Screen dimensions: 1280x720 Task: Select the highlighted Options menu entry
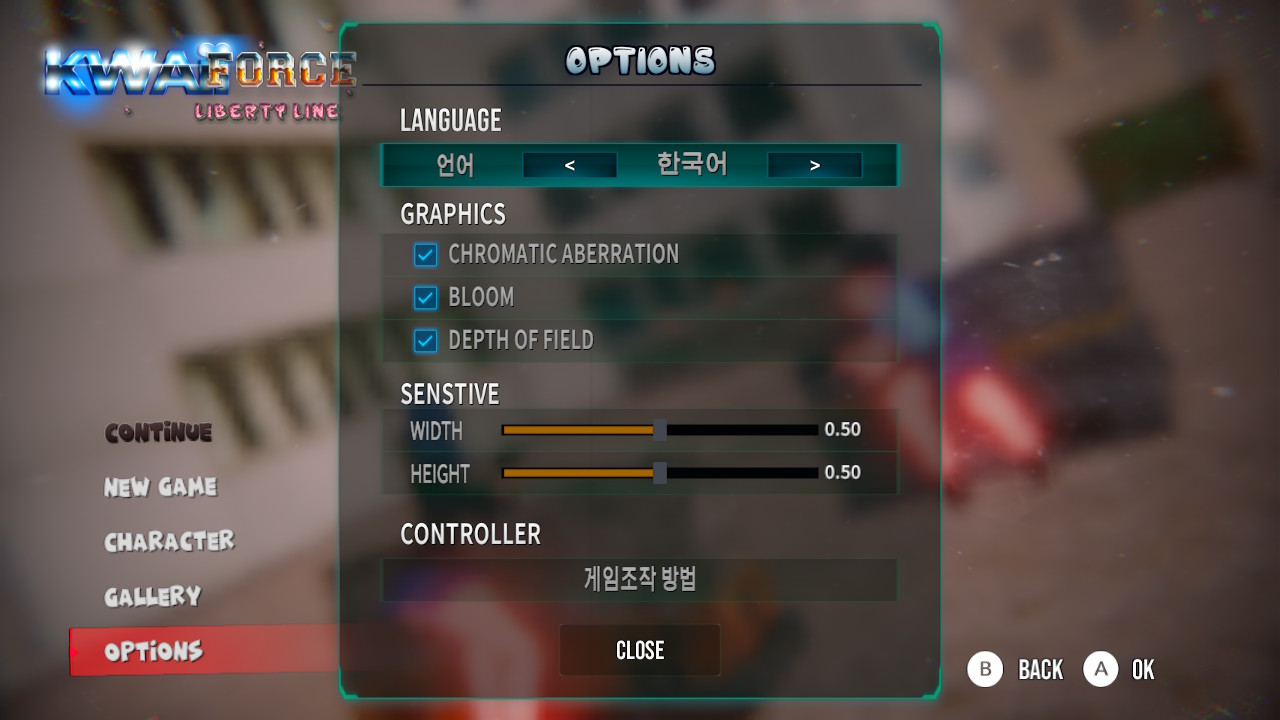pyautogui.click(x=154, y=651)
